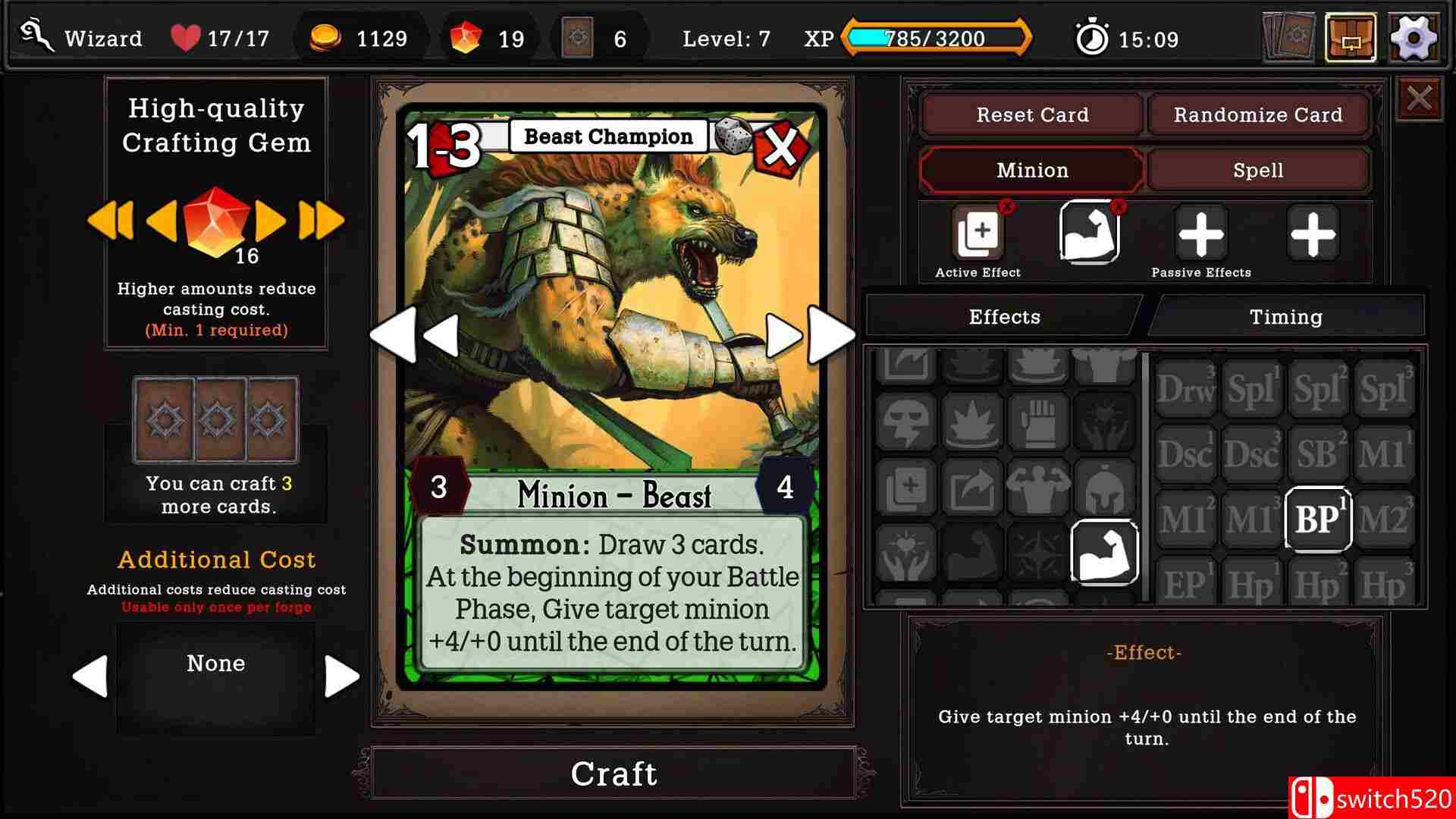Open the treasure chest icon in top bar
This screenshot has height=819, width=1456.
coord(1351,39)
